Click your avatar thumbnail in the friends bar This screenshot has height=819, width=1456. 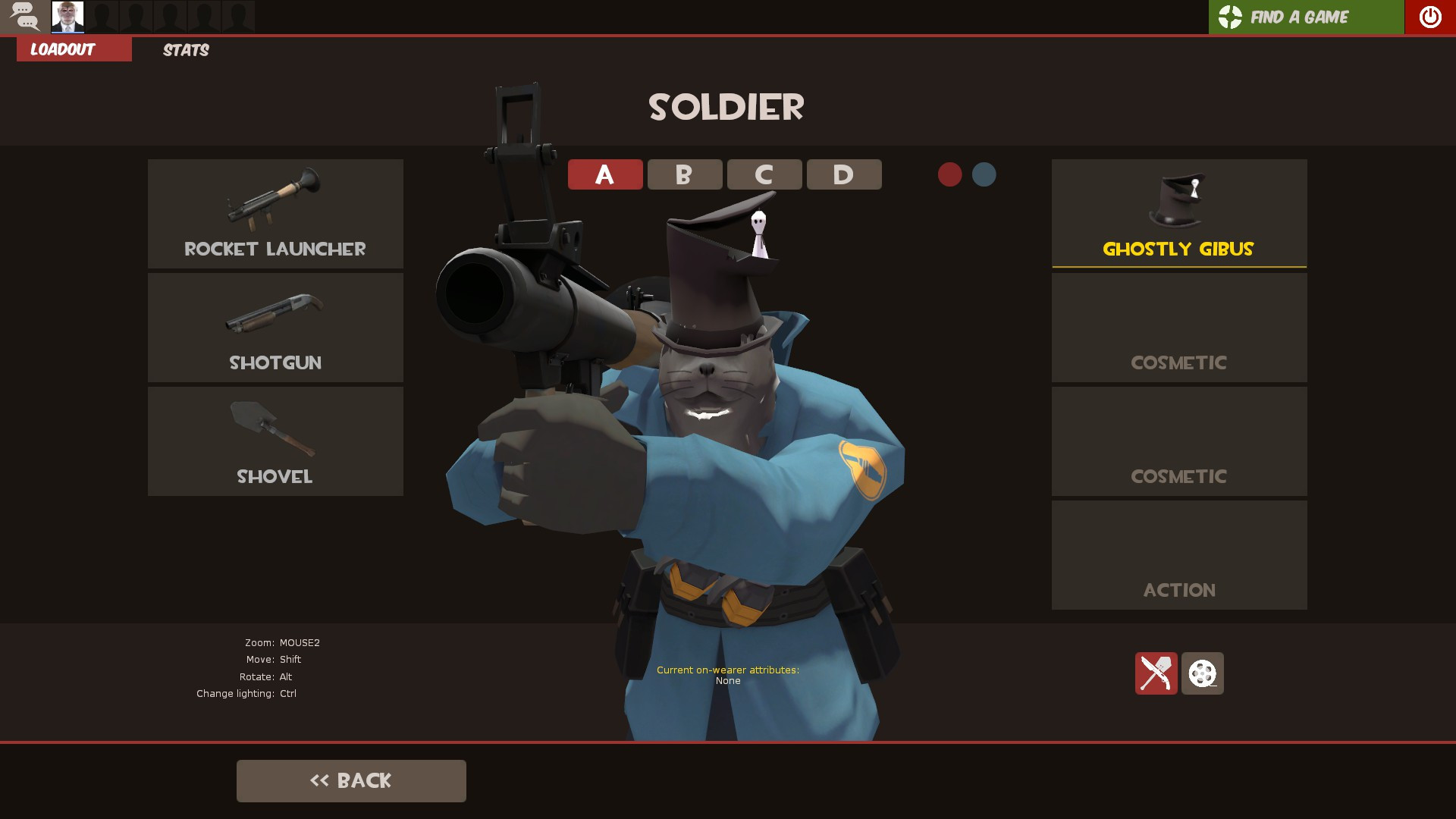[67, 17]
